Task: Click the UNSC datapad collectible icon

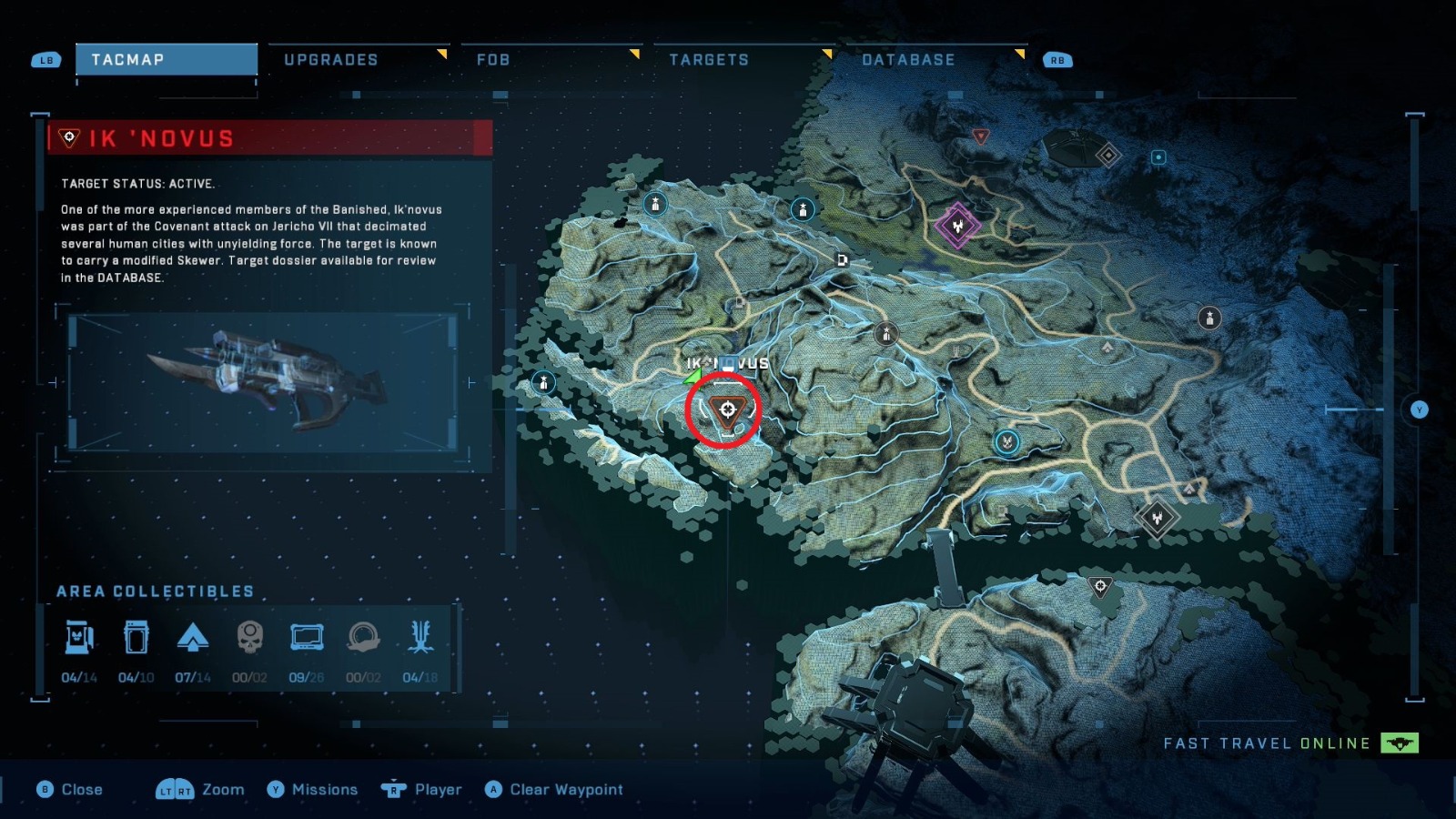Action: [308, 637]
